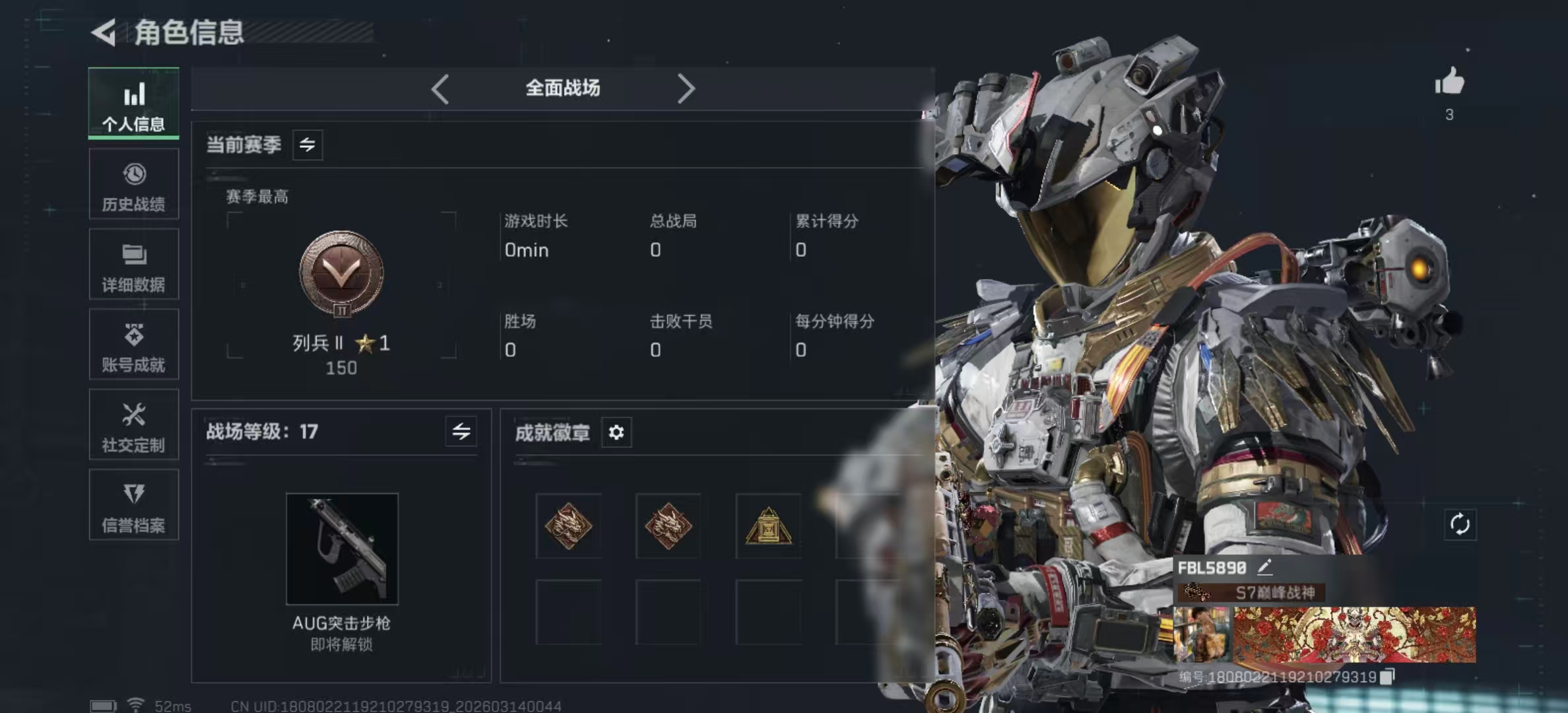Switch to the 个人信息 tab
Image resolution: width=1568 pixels, height=713 pixels.
(133, 104)
